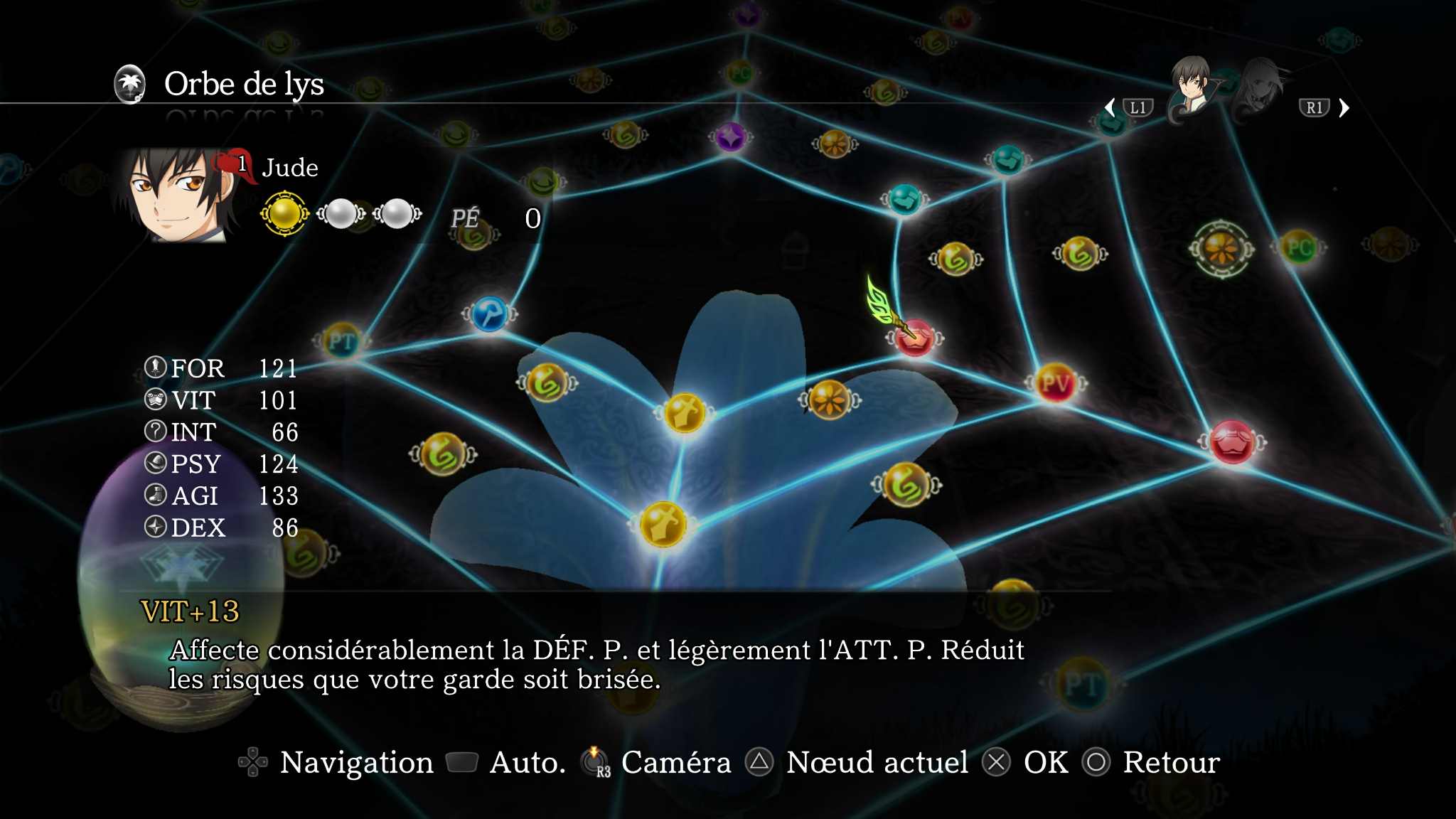Select the yellow orb indicator beside Jude

tap(285, 213)
